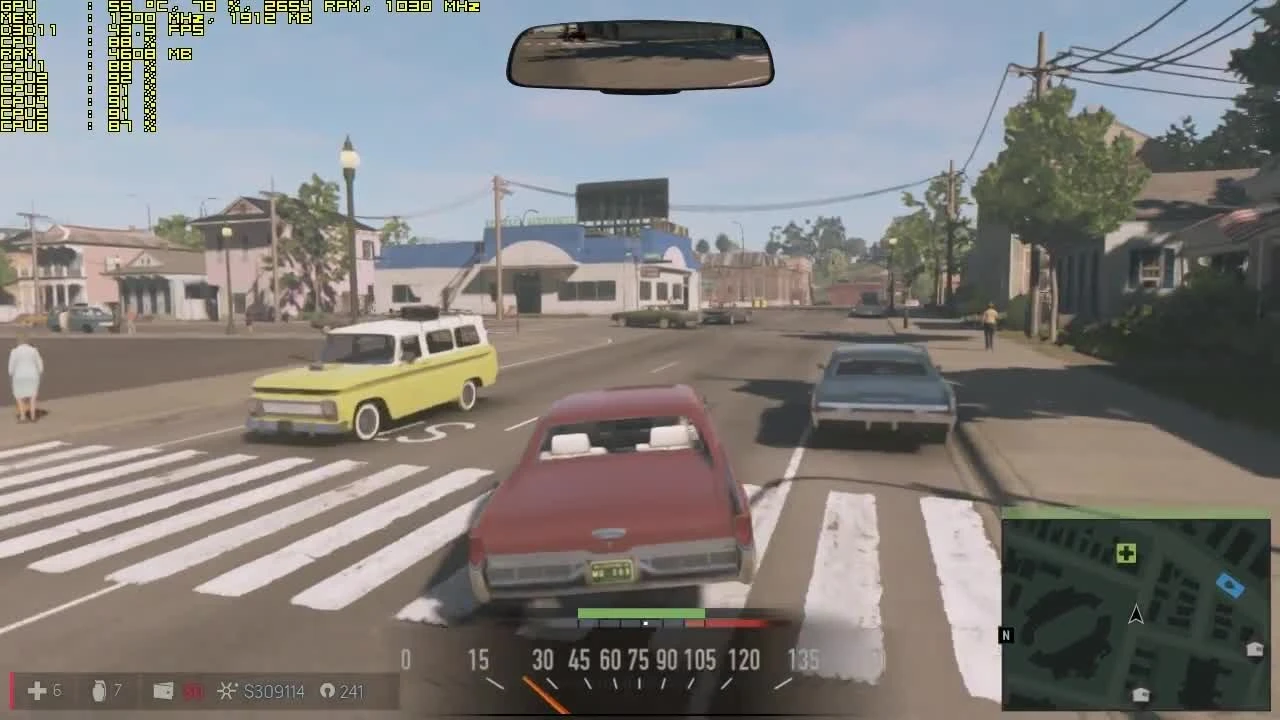Select the blue collectible marker on minimap
Viewport: 1280px width, 720px height.
click(x=1229, y=585)
